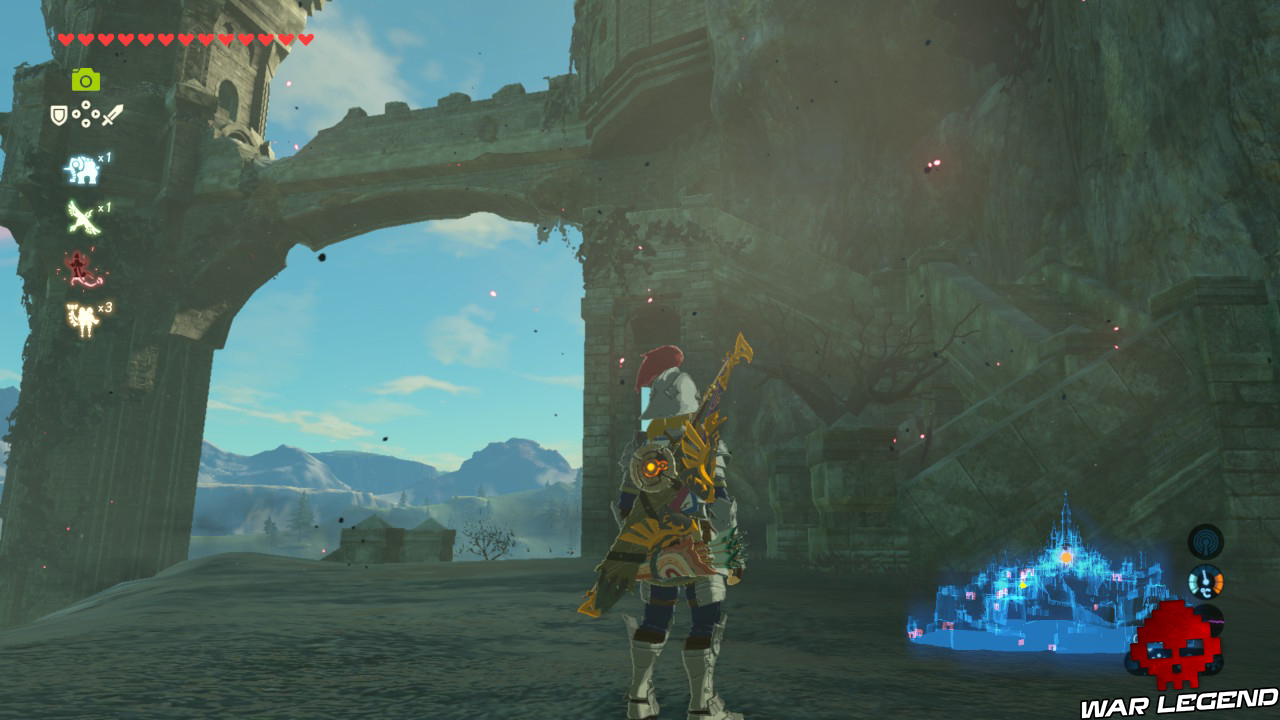
Task: Select the camera/Sheikah Slate album icon
Action: [84, 78]
